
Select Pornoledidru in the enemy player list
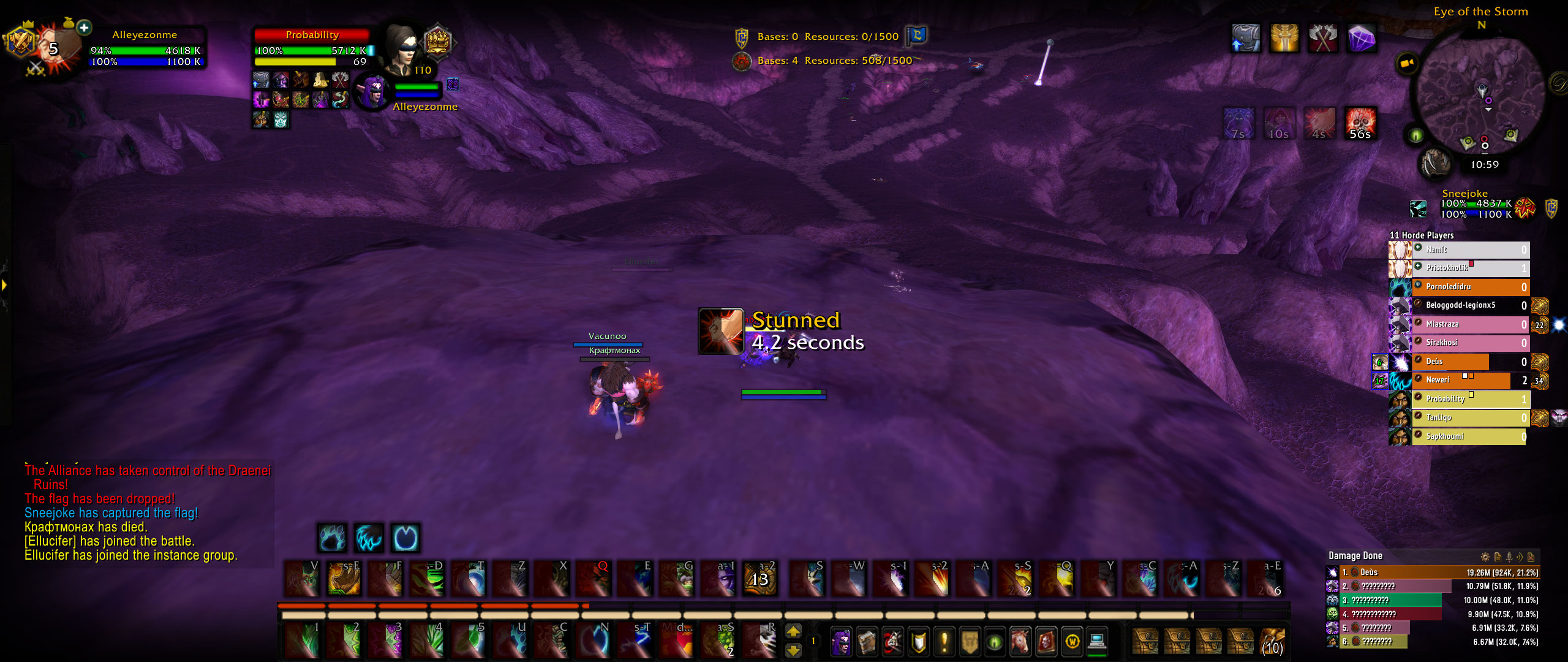click(1470, 287)
